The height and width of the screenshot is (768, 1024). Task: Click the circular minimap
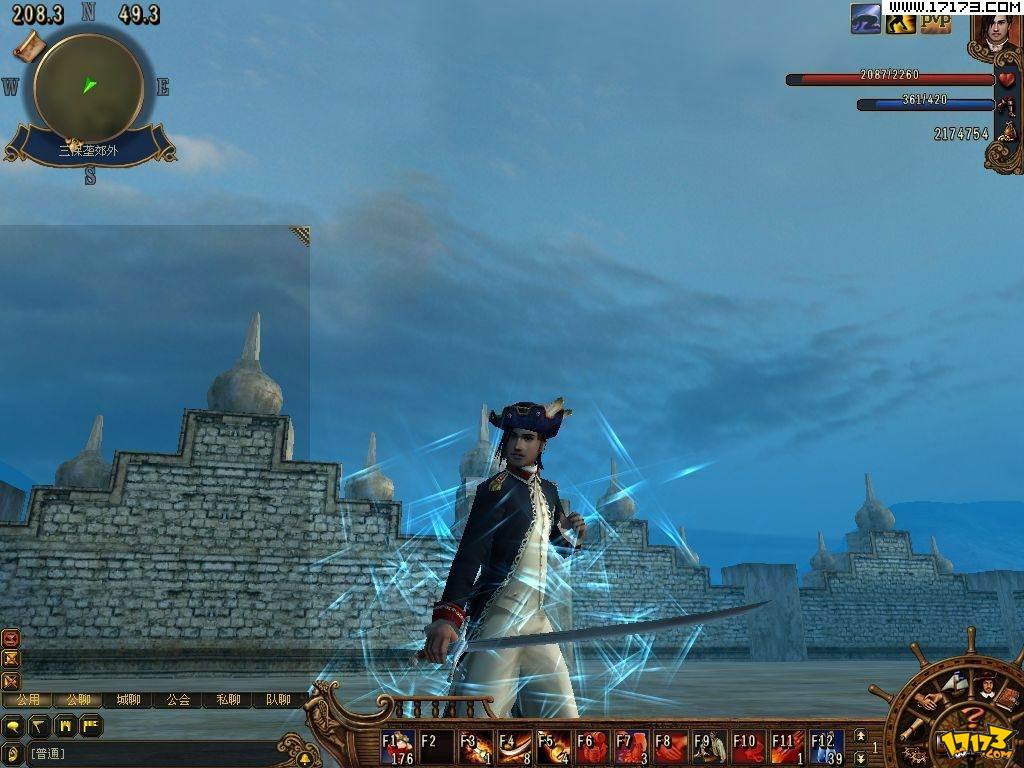tap(88, 88)
